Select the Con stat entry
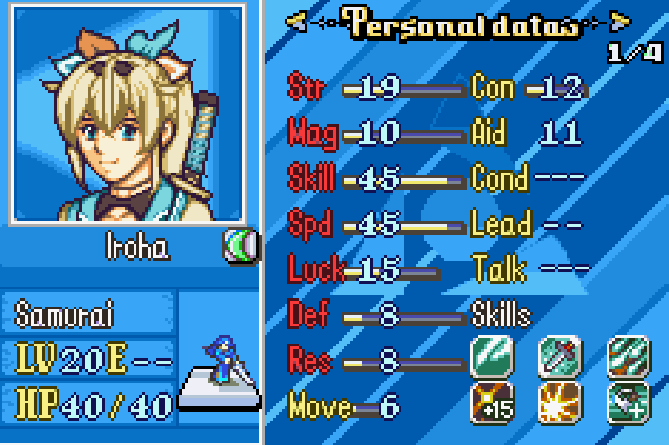Screen dimensions: 669x445 coord(493,88)
